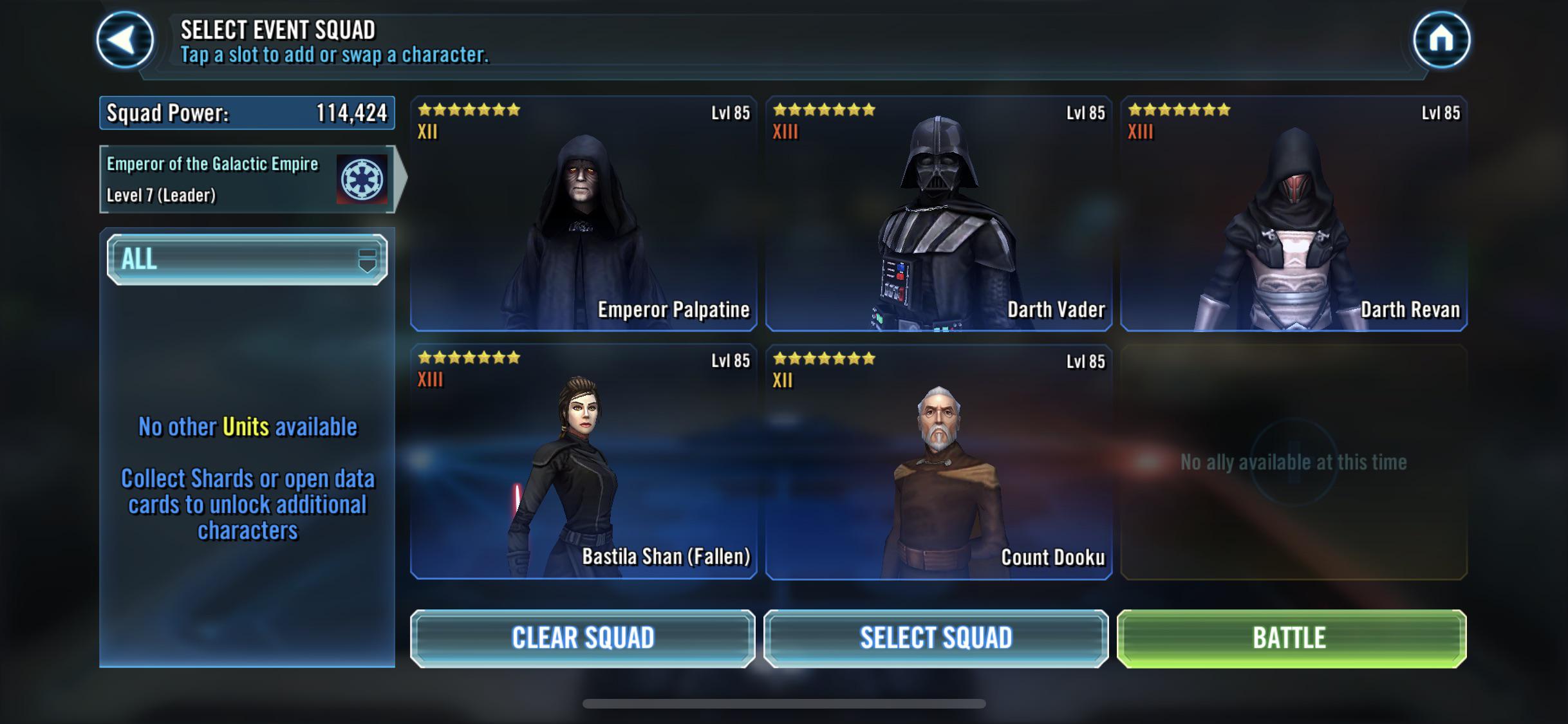The width and height of the screenshot is (1568, 724).
Task: Select the Emperor Palpatine squad slot
Action: click(x=584, y=214)
